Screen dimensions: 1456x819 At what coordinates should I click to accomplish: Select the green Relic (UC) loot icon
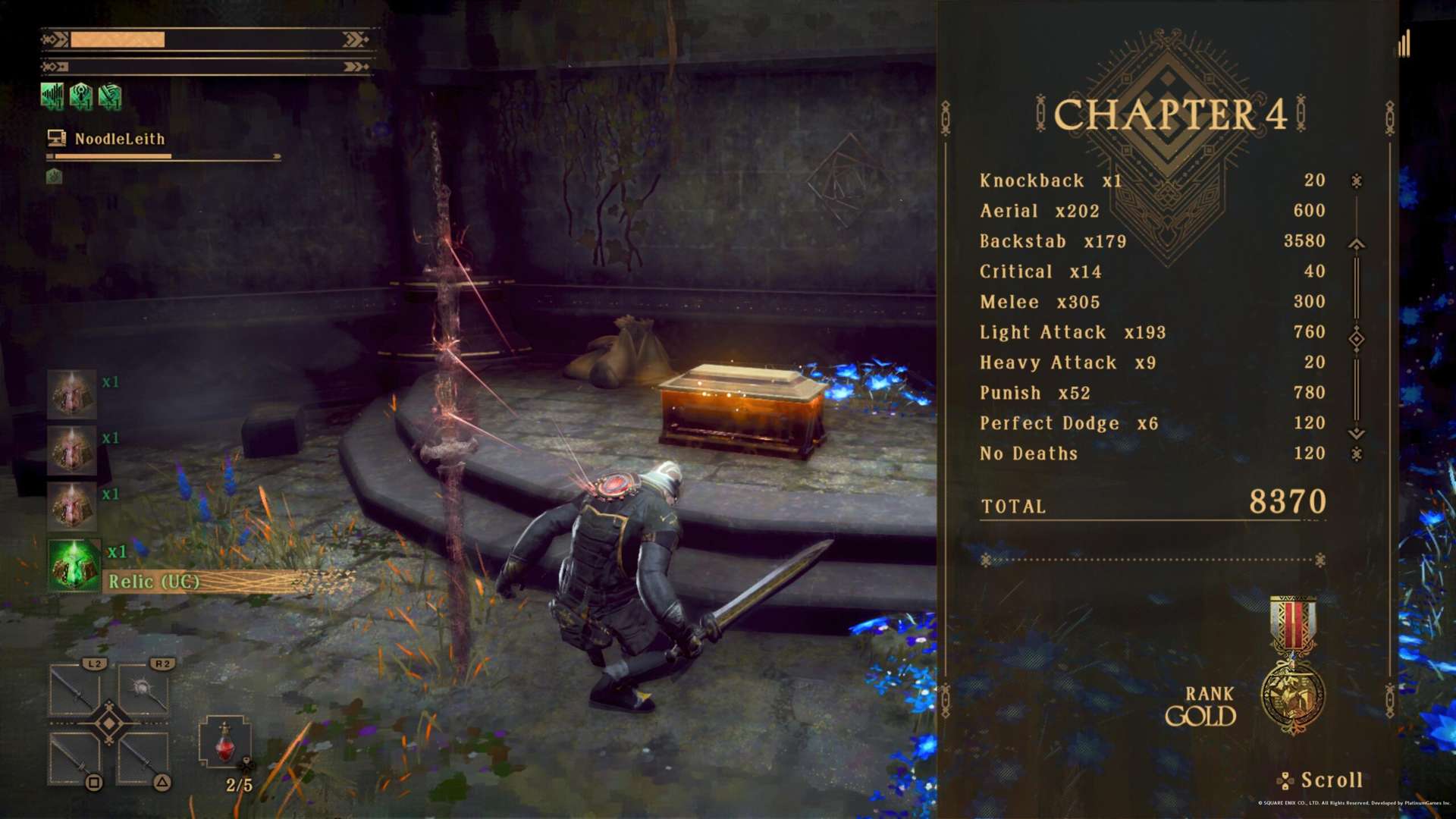(74, 564)
